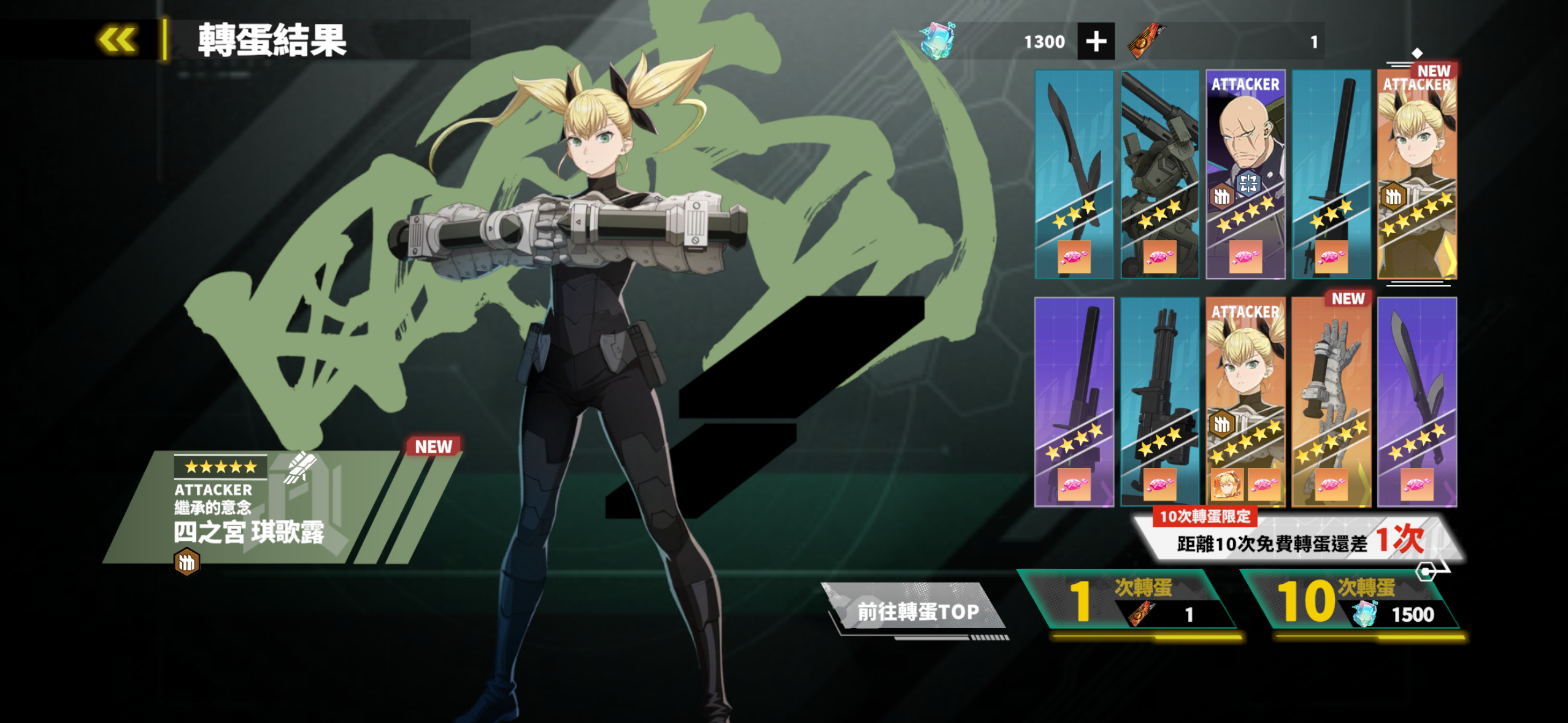
Task: View the blue gatling gun weapon card
Action: pos(1159,402)
